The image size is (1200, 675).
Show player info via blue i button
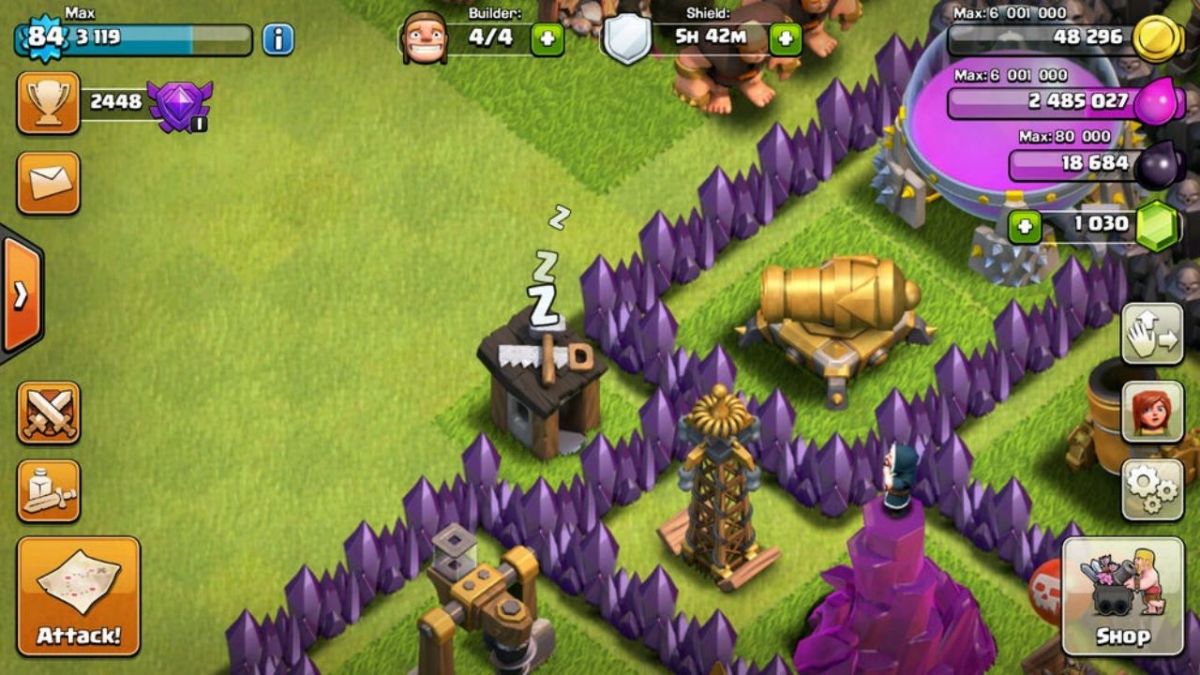click(x=278, y=40)
